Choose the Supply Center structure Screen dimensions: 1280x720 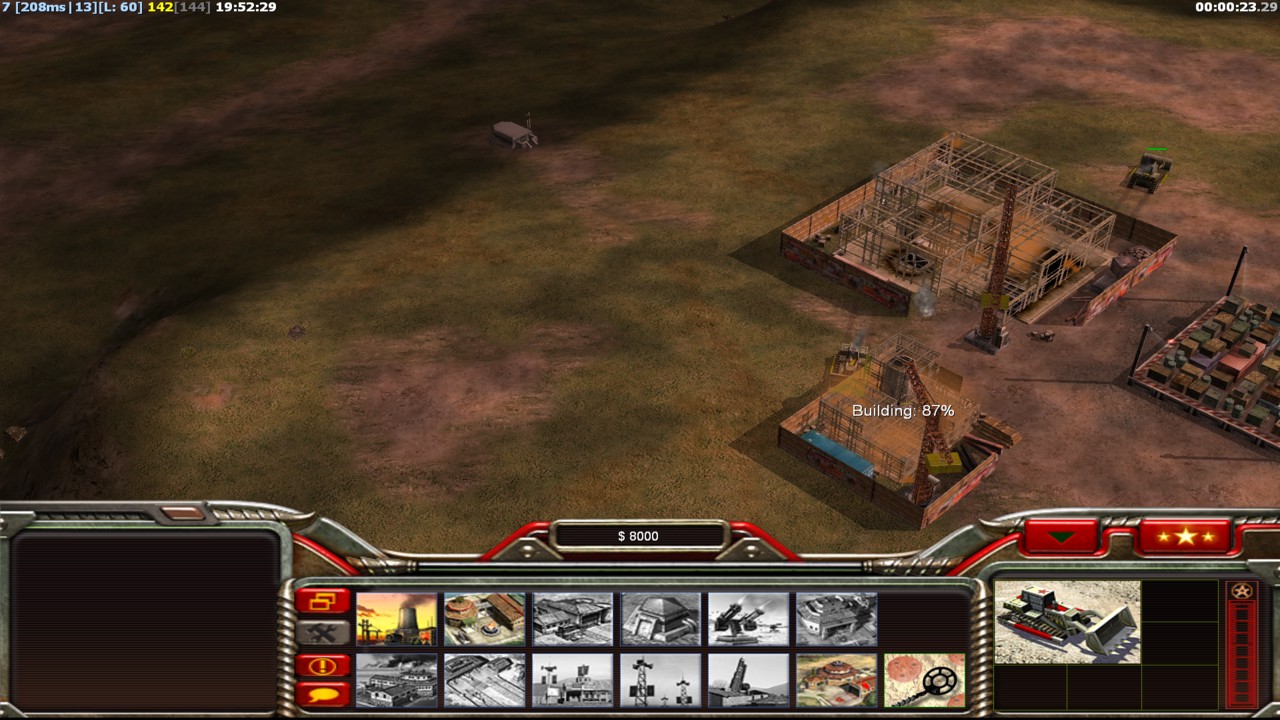point(572,619)
